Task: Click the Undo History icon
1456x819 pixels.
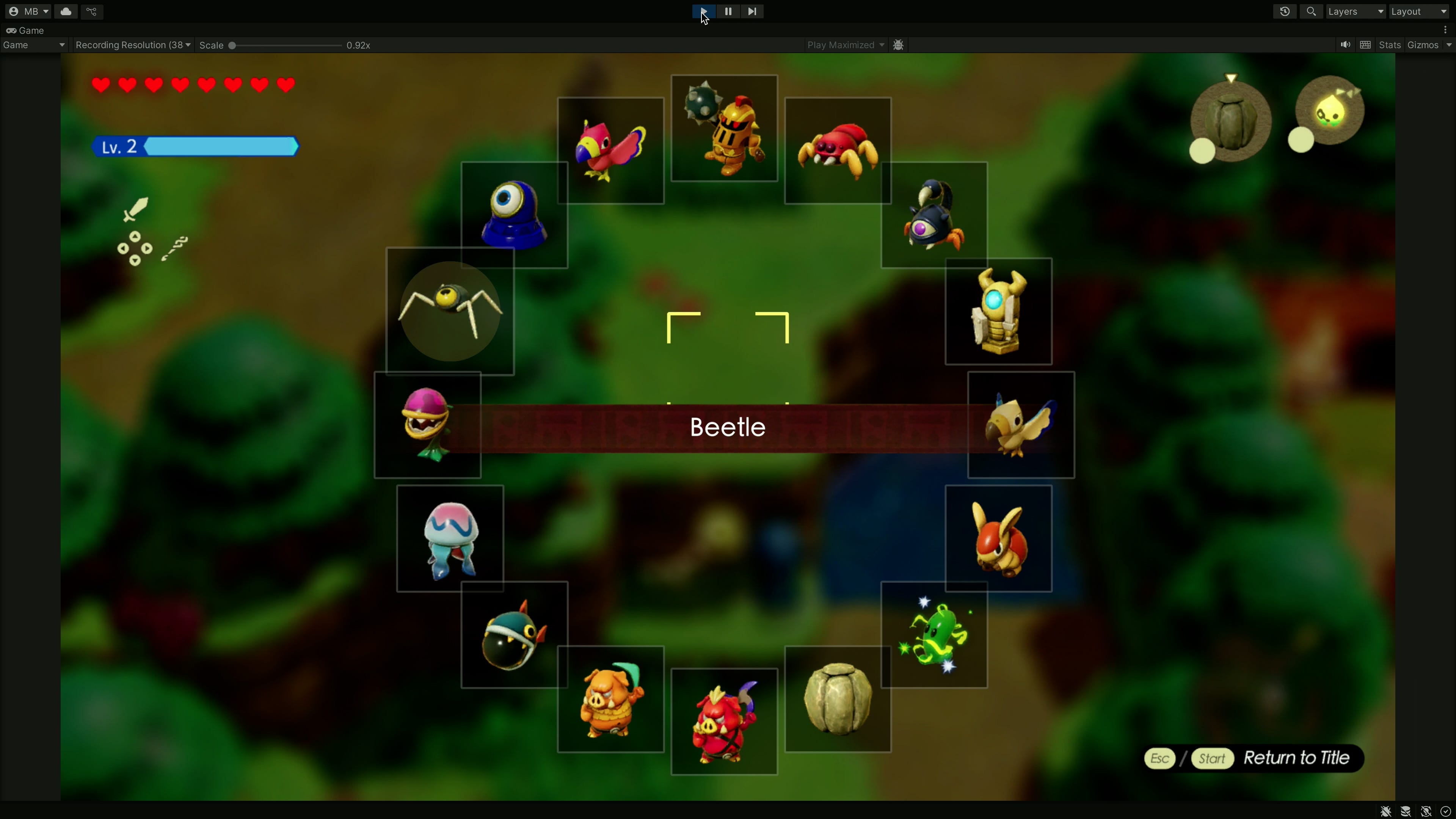Action: tap(1285, 11)
